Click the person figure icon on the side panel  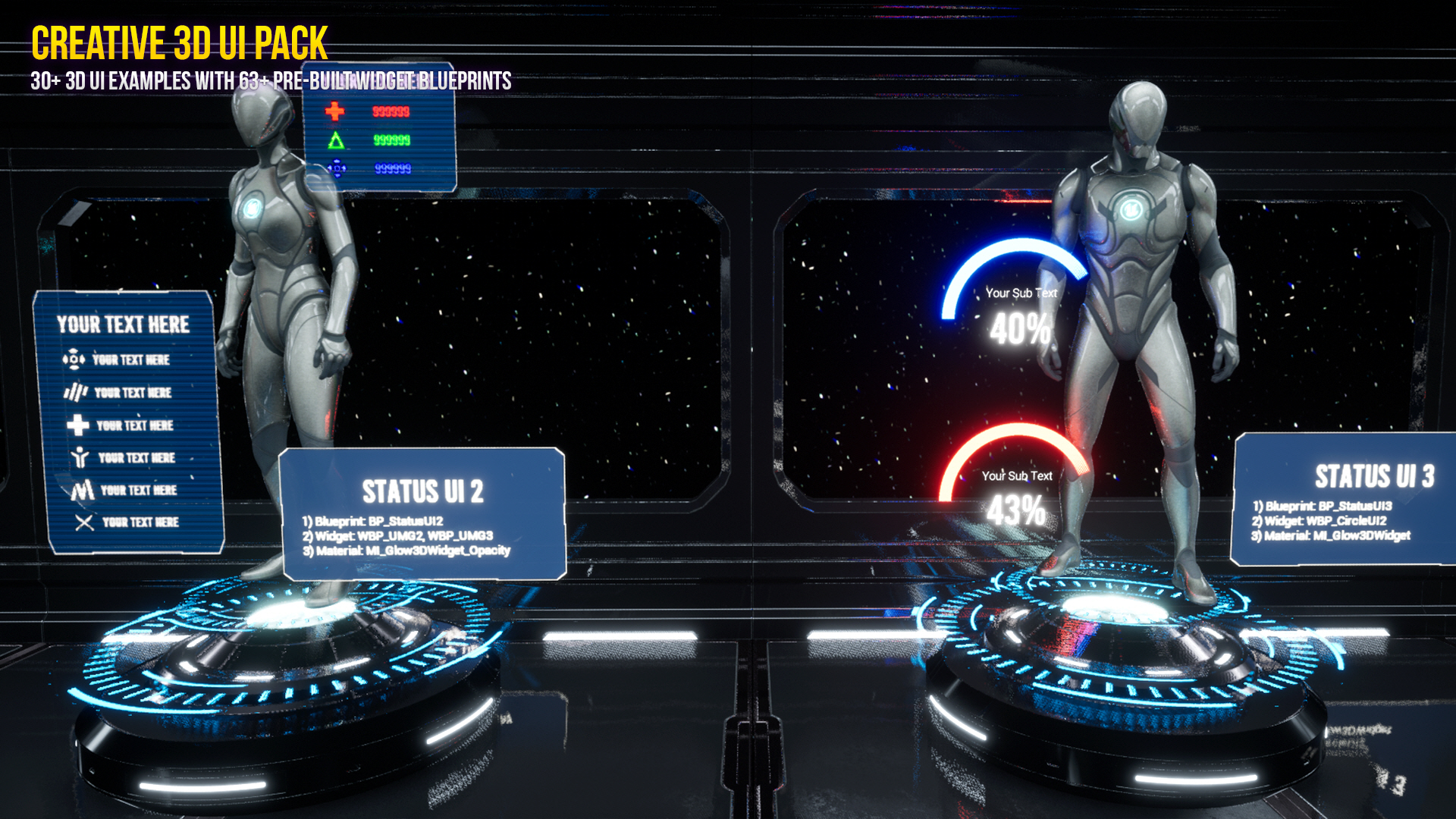[x=79, y=456]
